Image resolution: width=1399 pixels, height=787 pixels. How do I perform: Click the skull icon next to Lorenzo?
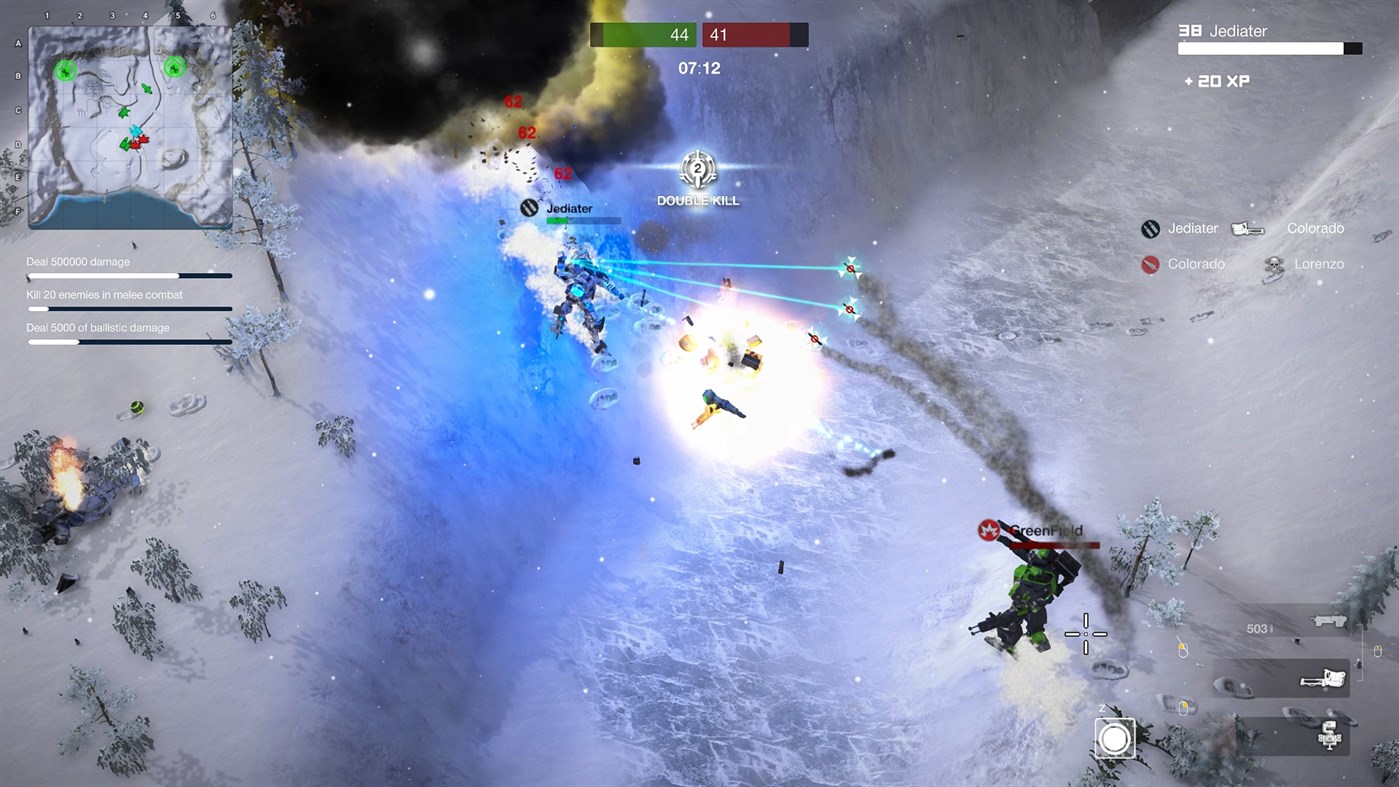coord(1272,264)
